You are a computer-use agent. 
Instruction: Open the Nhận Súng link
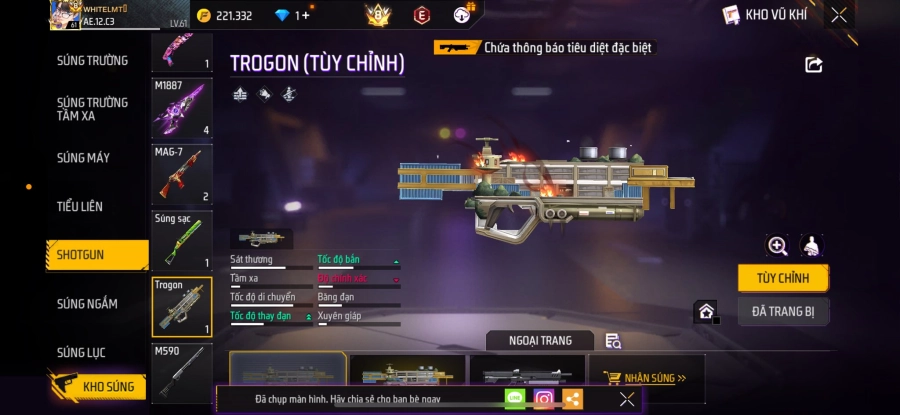pyautogui.click(x=654, y=378)
